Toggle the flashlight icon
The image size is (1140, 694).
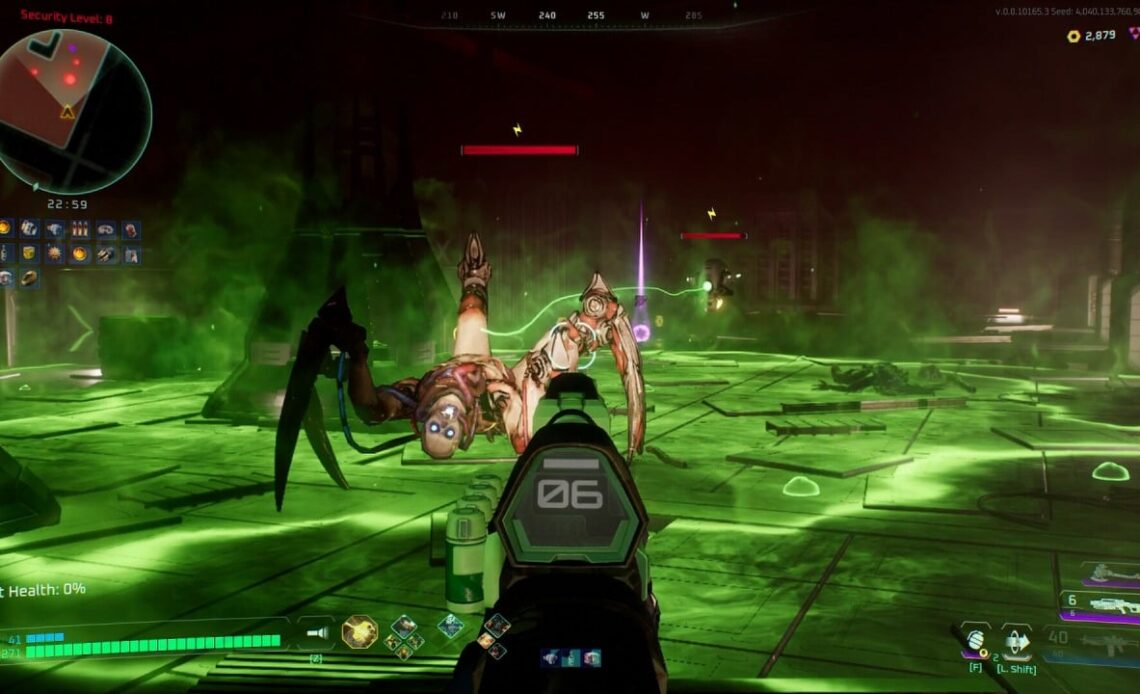316,632
